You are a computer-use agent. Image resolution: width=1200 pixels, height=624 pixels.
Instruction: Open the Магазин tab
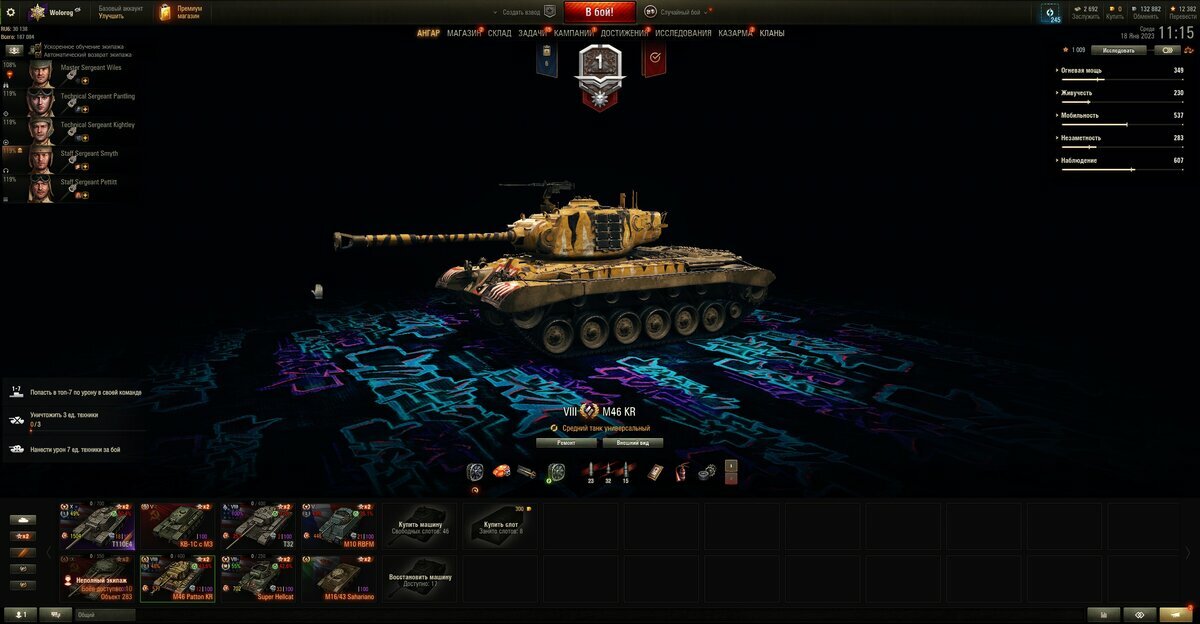464,33
